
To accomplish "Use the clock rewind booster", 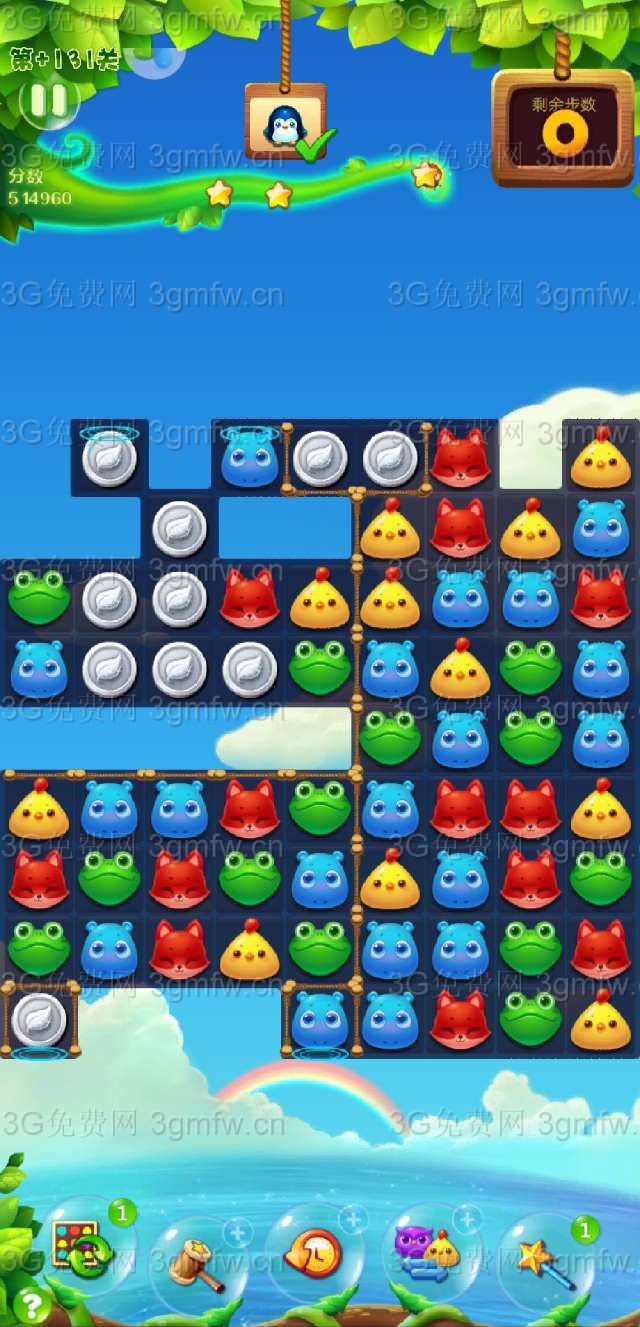I will pos(313,1253).
